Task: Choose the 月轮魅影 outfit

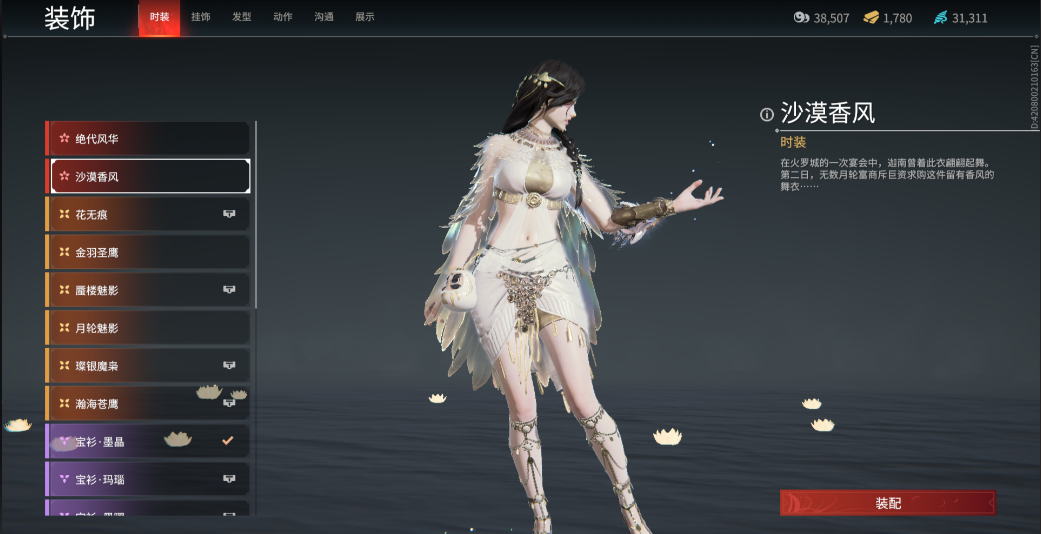Action: [x=148, y=328]
